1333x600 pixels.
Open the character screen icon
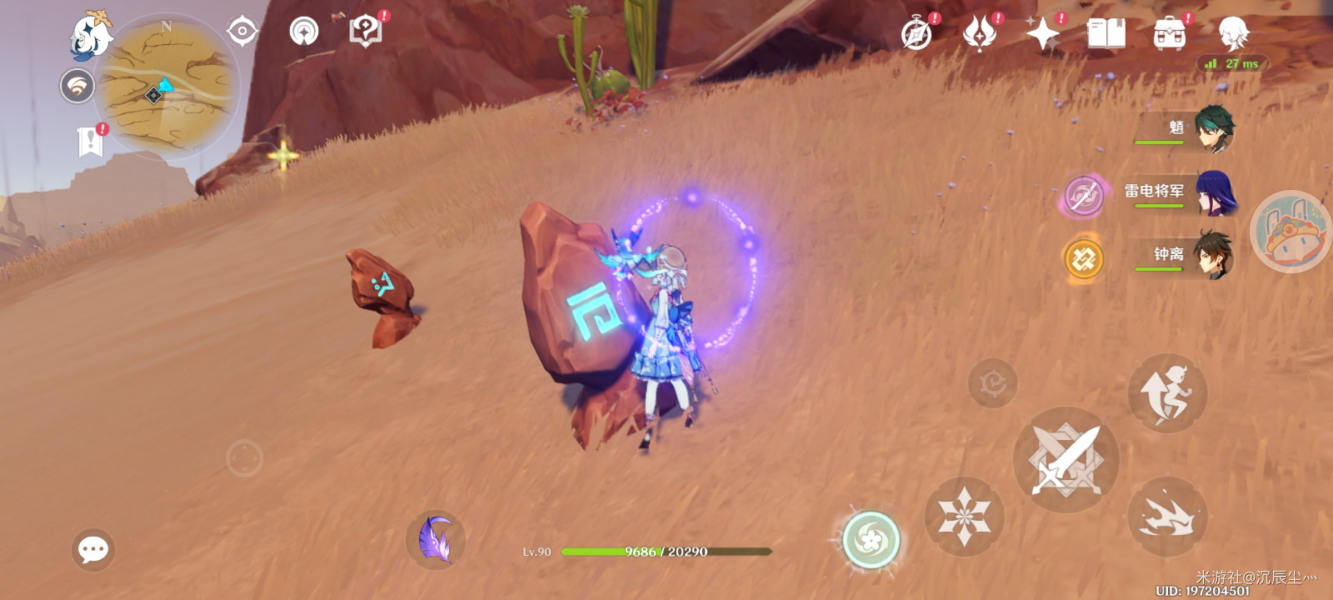tap(1232, 34)
